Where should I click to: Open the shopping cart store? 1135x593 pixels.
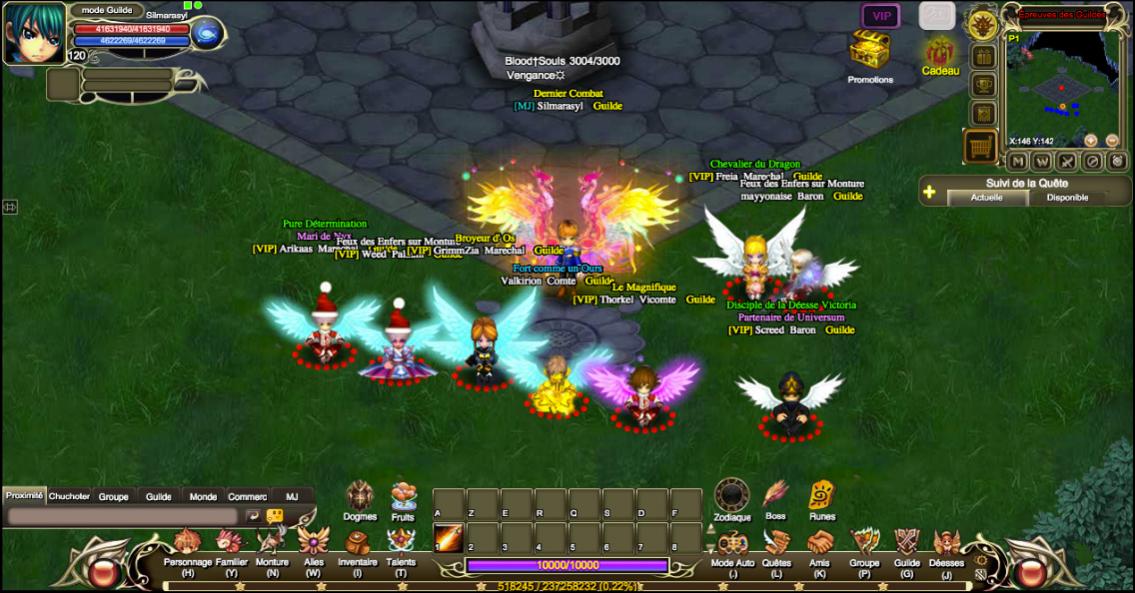(981, 147)
